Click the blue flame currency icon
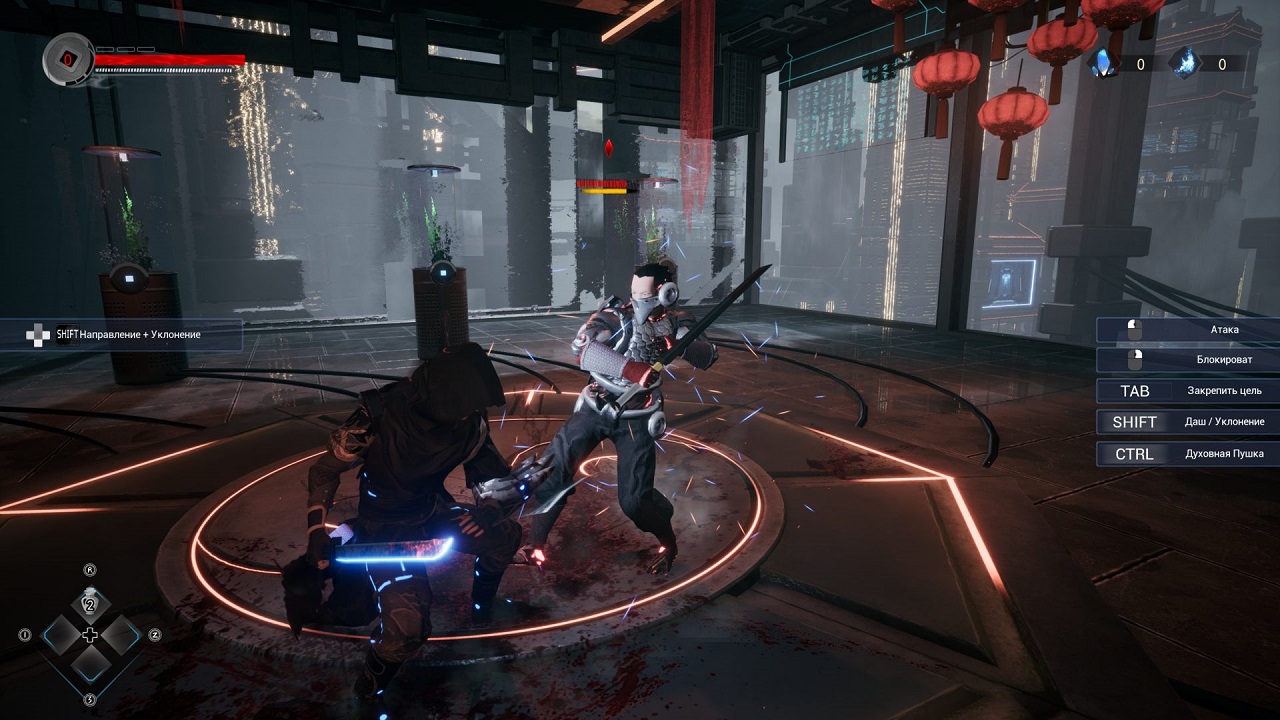The image size is (1280, 720). 1186,64
